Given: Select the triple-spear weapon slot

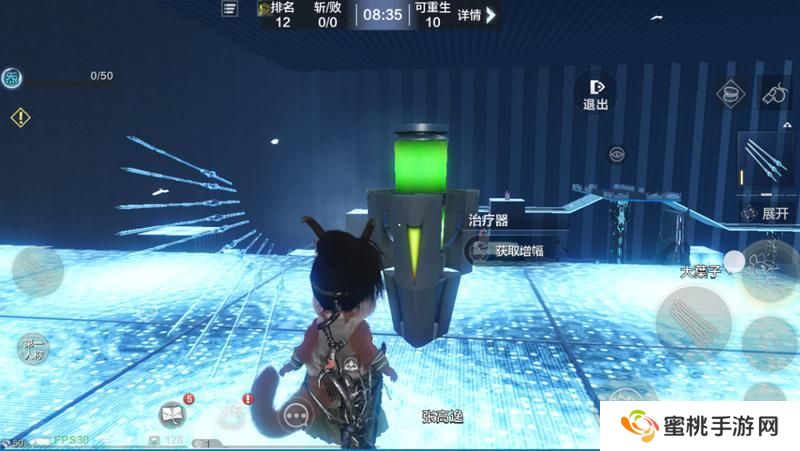Looking at the screenshot, I should coord(767,162).
